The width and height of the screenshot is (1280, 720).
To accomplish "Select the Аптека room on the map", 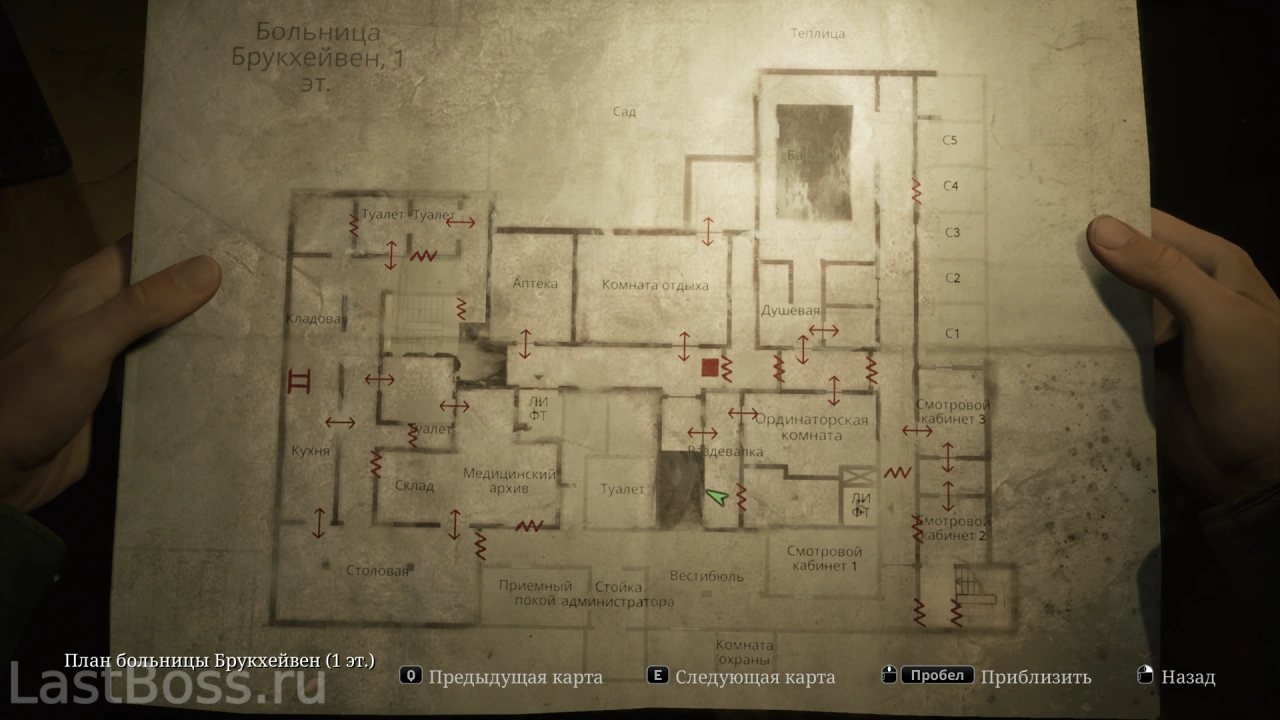I will [x=535, y=284].
